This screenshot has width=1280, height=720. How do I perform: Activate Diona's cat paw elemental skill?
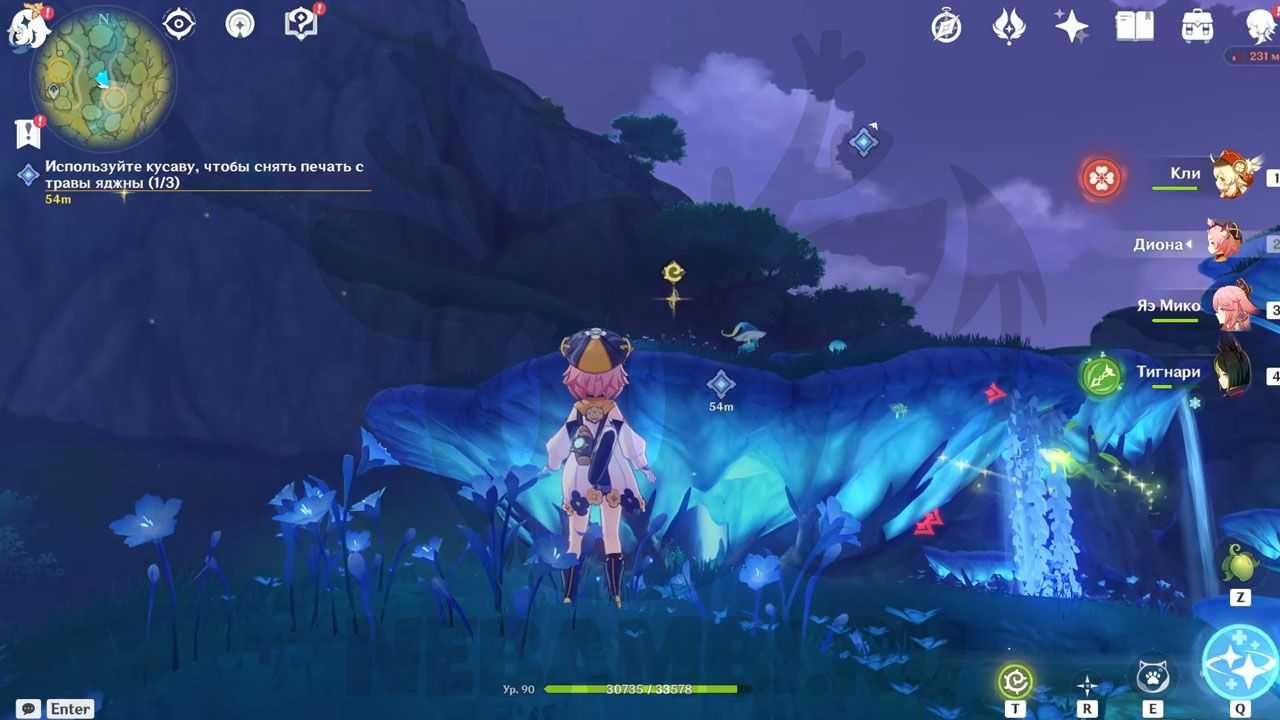[x=1152, y=678]
